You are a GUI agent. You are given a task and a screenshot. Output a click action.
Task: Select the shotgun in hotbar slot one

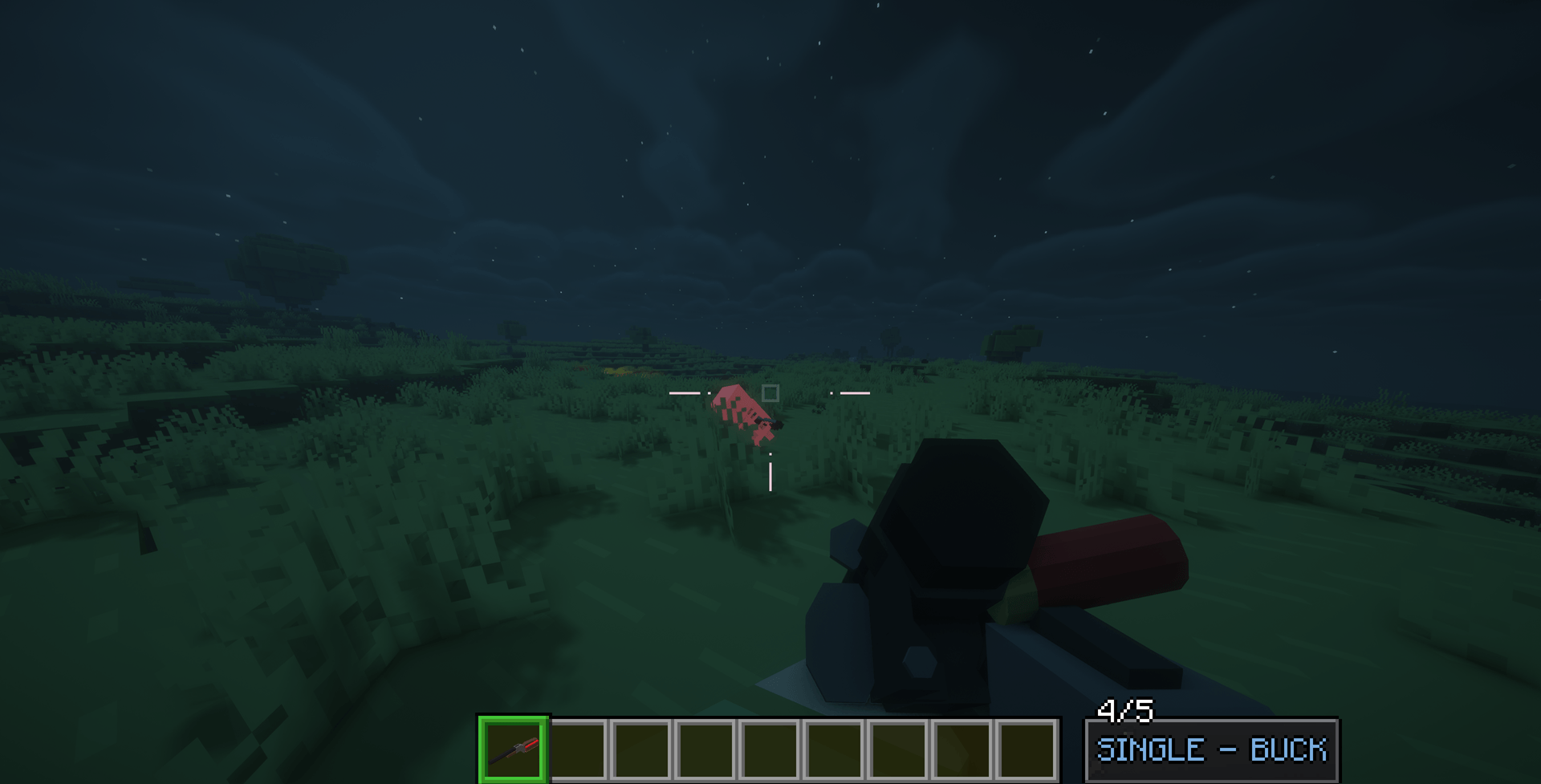pos(513,749)
